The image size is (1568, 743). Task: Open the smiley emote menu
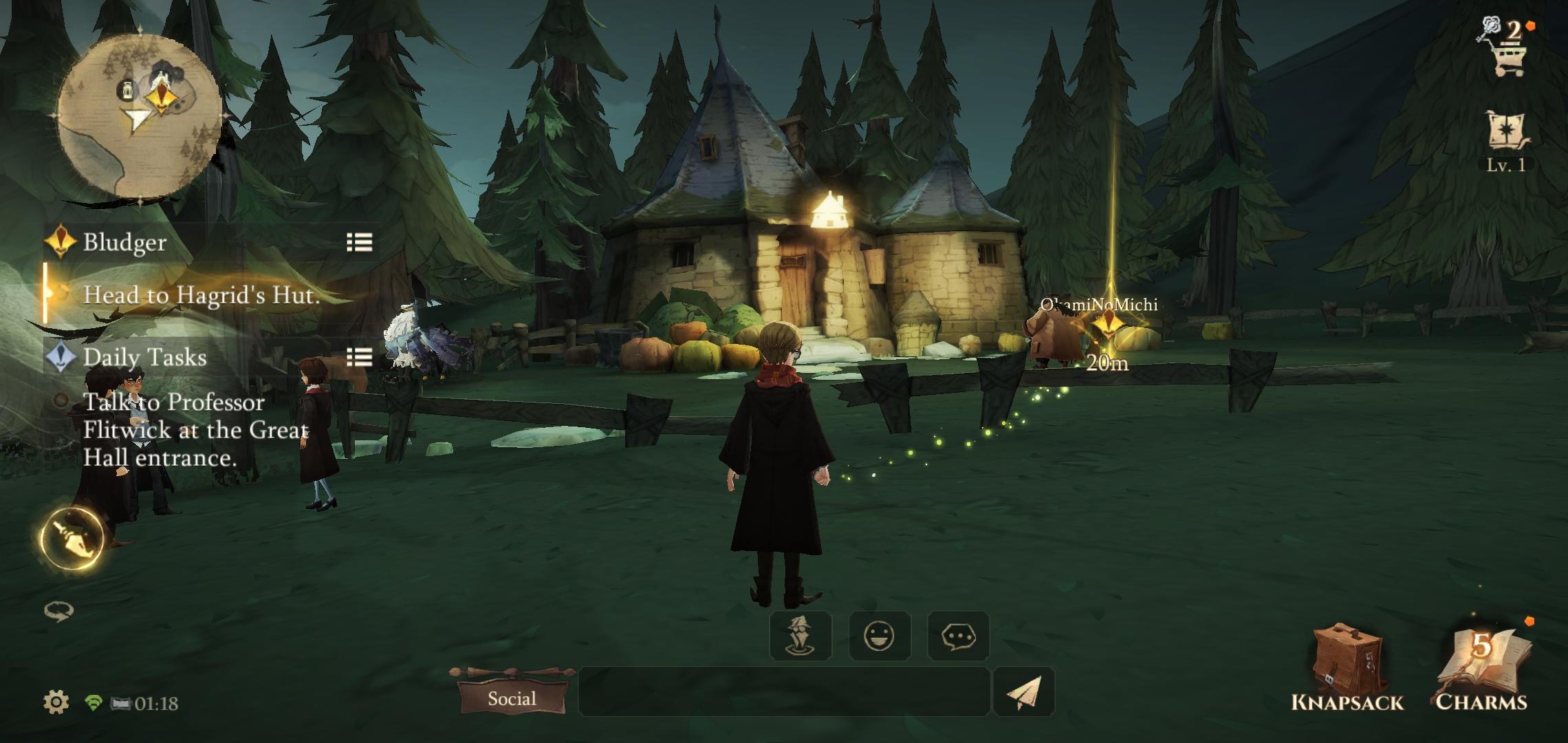(880, 636)
